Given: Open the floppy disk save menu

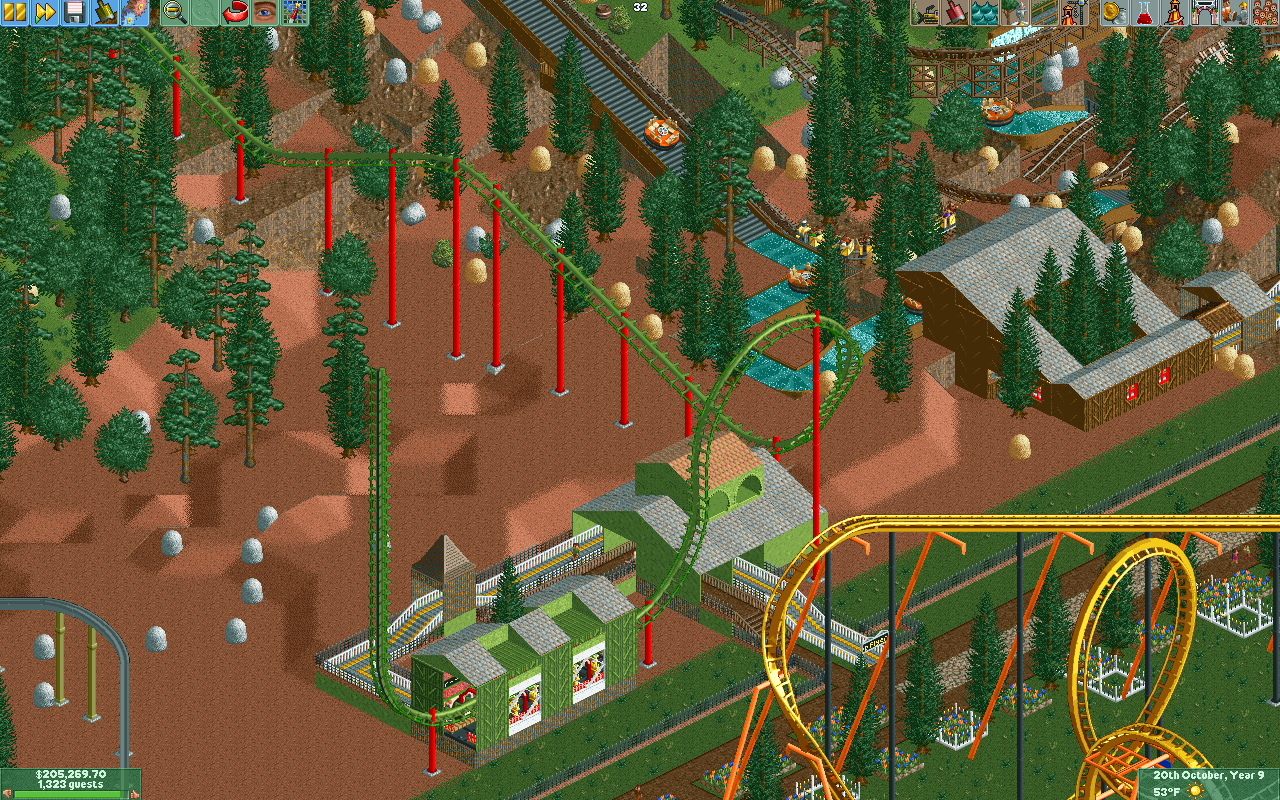Looking at the screenshot, I should [x=75, y=13].
